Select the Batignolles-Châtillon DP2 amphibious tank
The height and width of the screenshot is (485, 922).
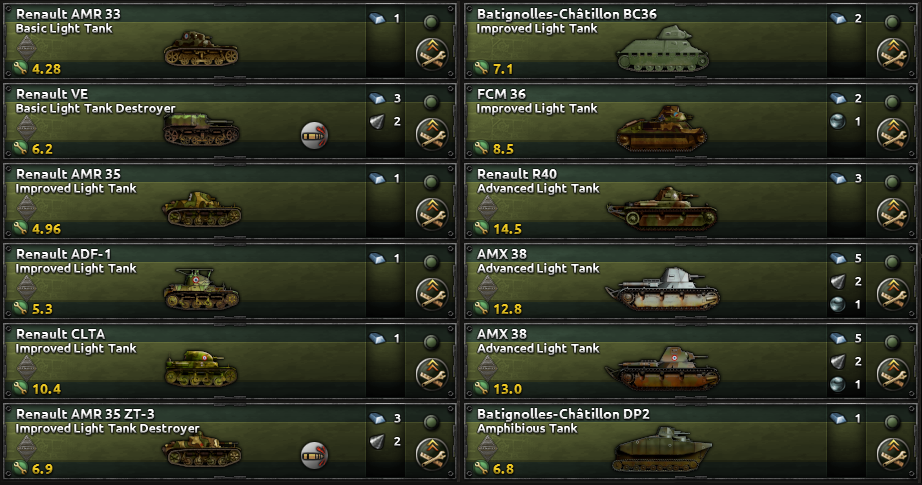(x=650, y=442)
